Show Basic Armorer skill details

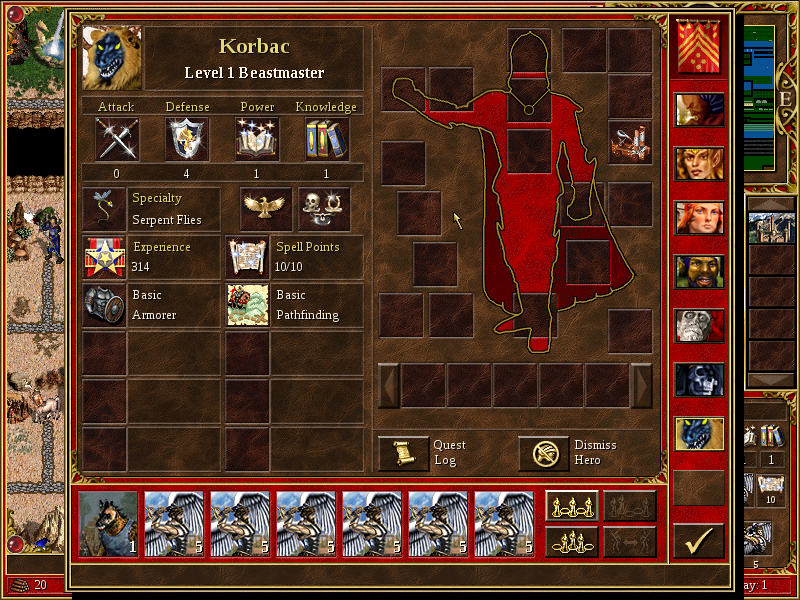click(x=104, y=305)
